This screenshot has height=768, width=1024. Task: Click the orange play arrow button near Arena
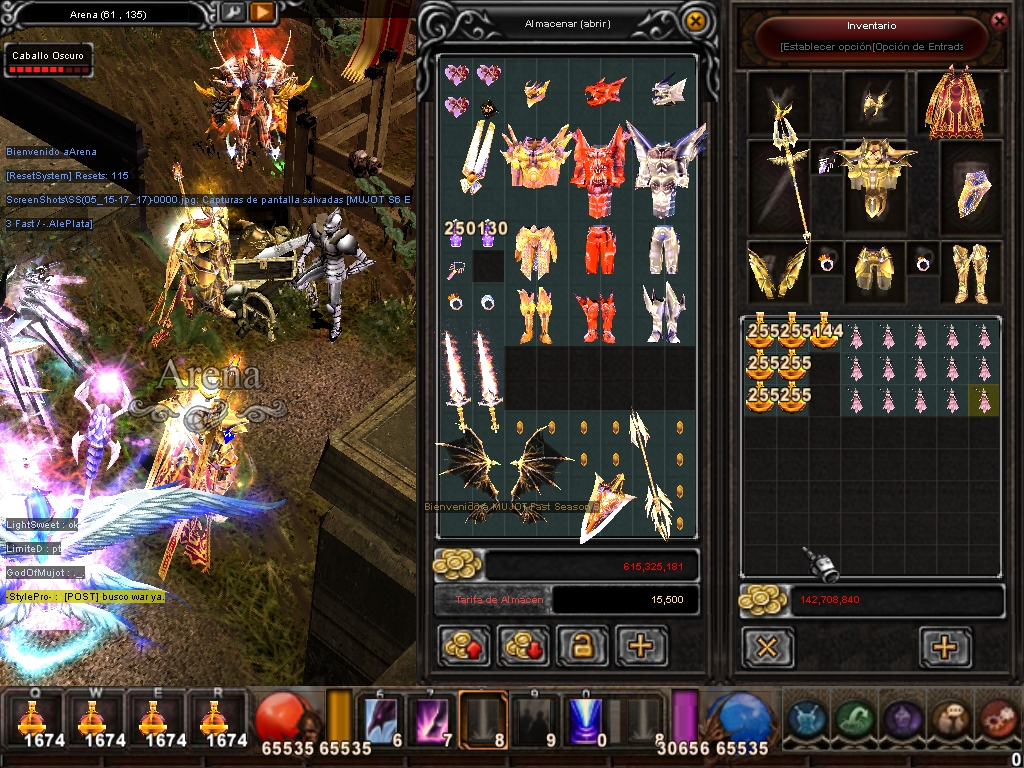click(262, 13)
